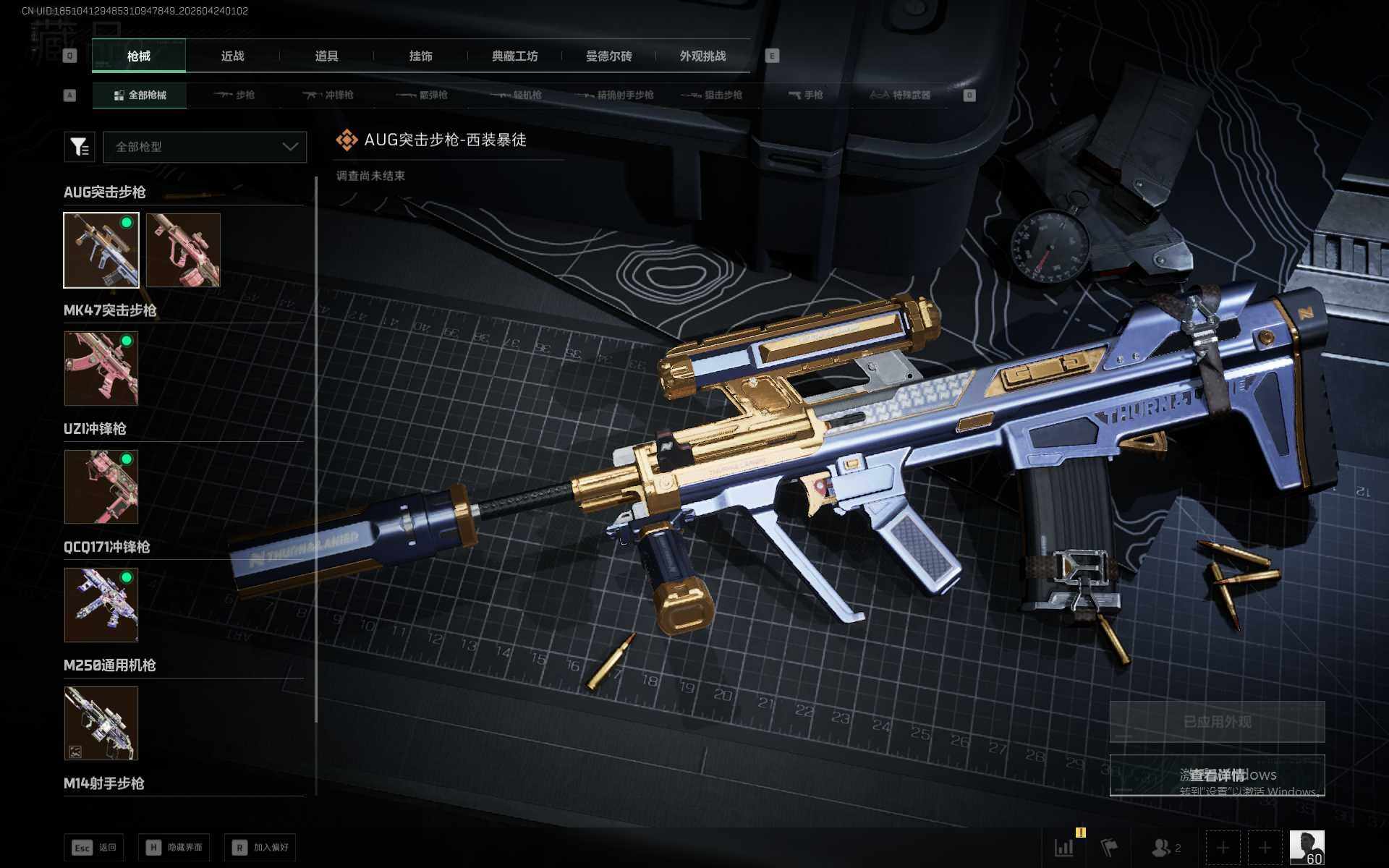Image resolution: width=1389 pixels, height=868 pixels.
Task: Switch to the 近战 melee tab
Action: [x=232, y=56]
